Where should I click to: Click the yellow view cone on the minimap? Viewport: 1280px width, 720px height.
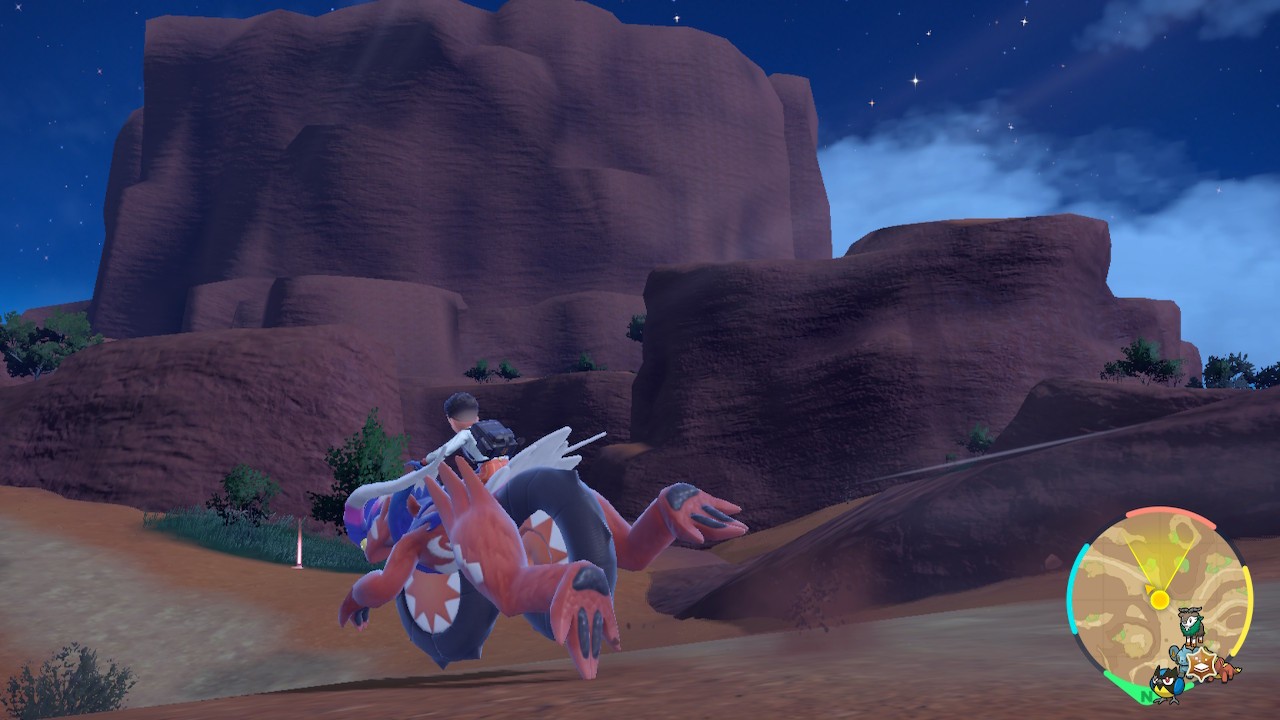[x=1160, y=554]
